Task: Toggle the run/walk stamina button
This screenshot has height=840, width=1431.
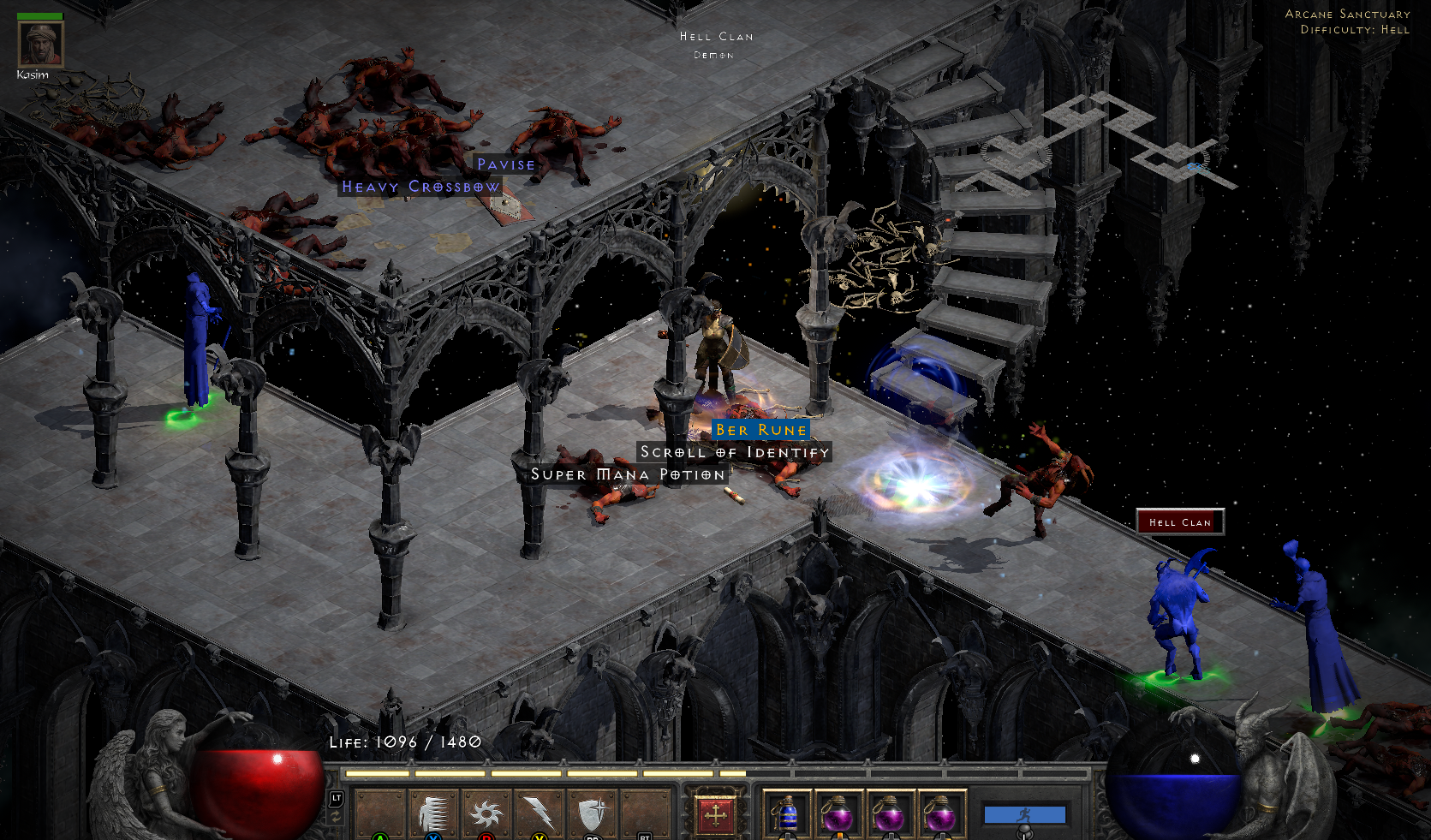Action: point(1024,815)
